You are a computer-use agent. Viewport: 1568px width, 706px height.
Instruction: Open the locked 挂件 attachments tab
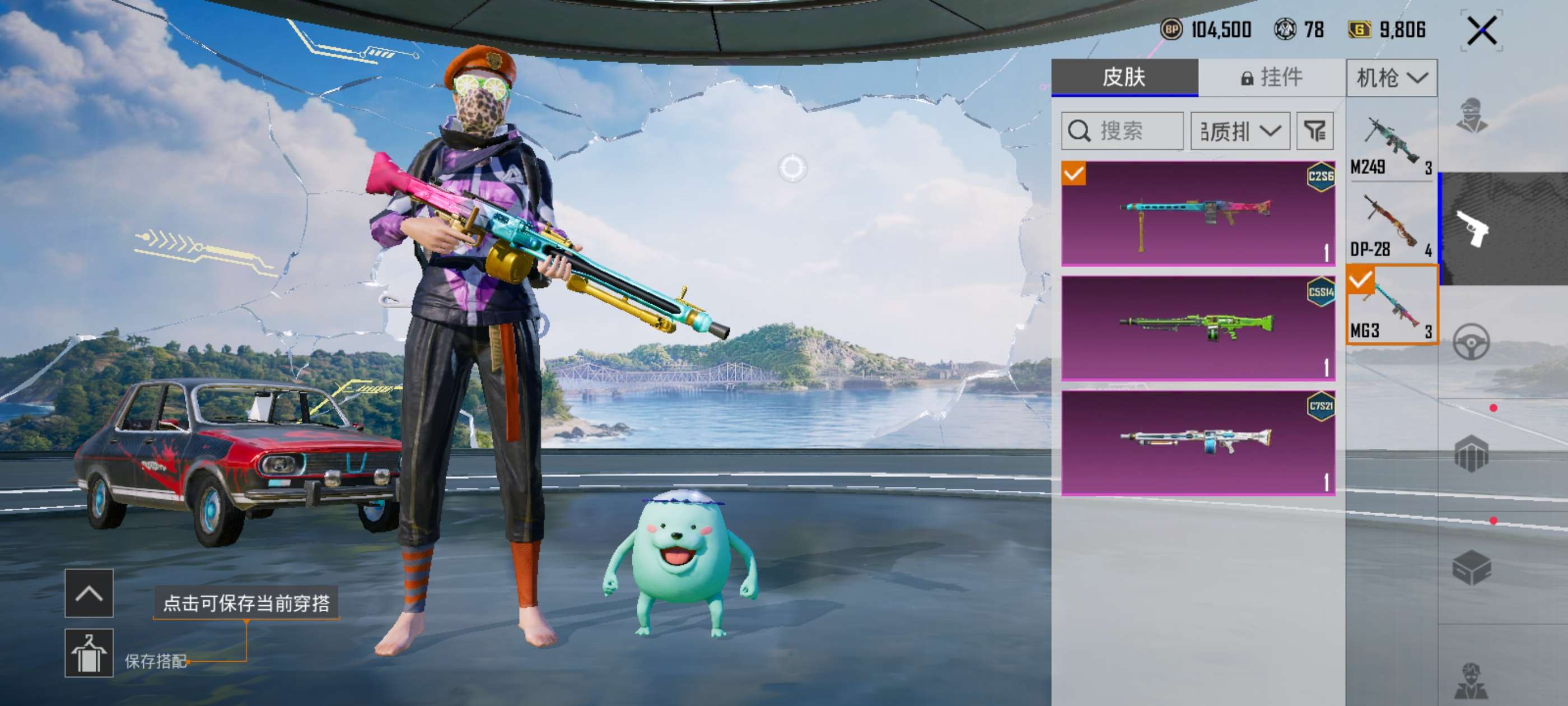point(1272,77)
